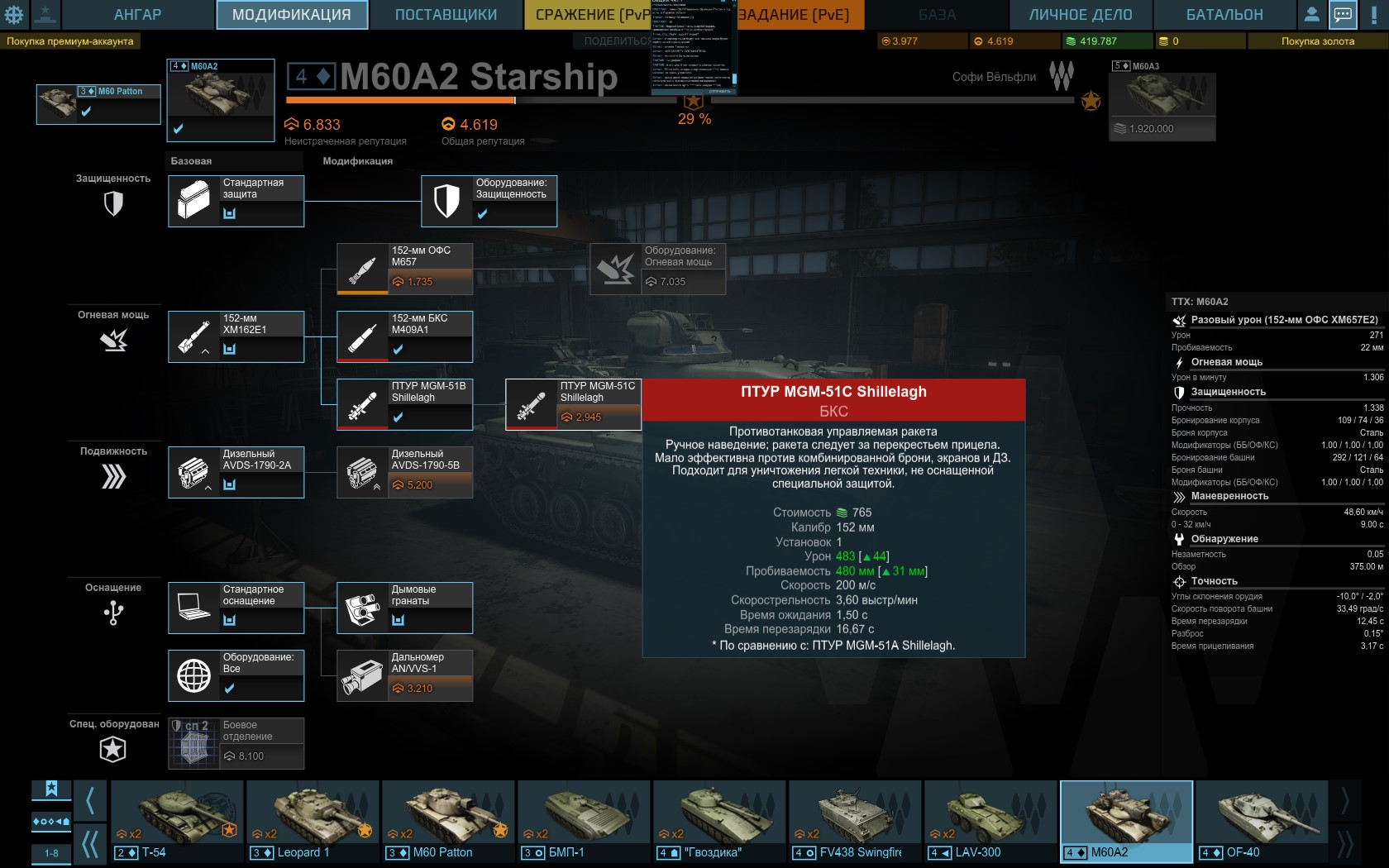Screen dimensions: 1389x868
Task: Go back to the M60 Patton predecessor
Action: pos(98,104)
